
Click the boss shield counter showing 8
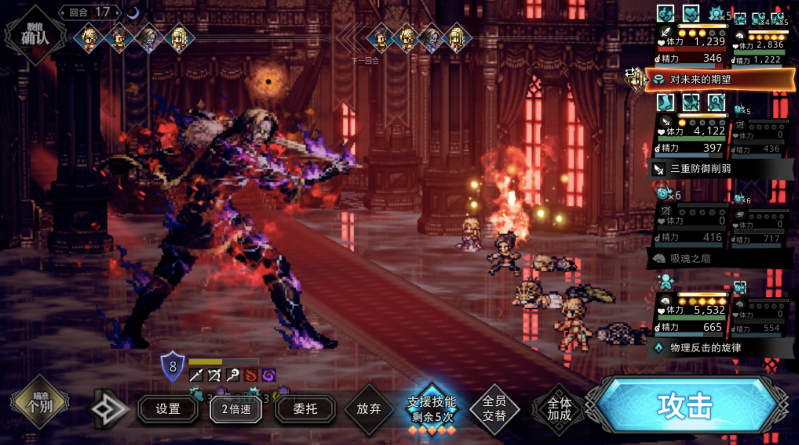[x=172, y=367]
